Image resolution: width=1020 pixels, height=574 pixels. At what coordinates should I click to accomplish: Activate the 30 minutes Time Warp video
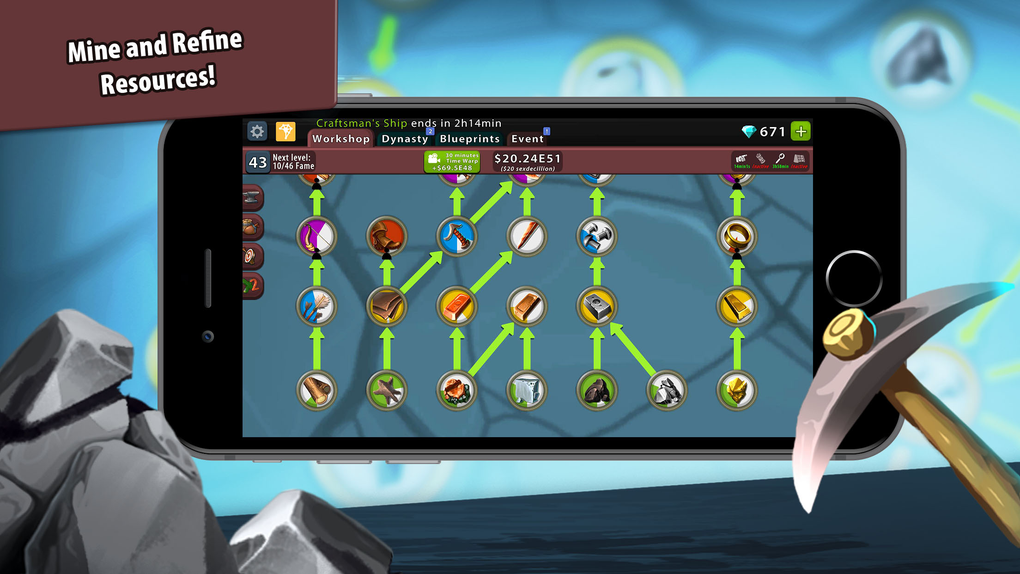pos(451,162)
